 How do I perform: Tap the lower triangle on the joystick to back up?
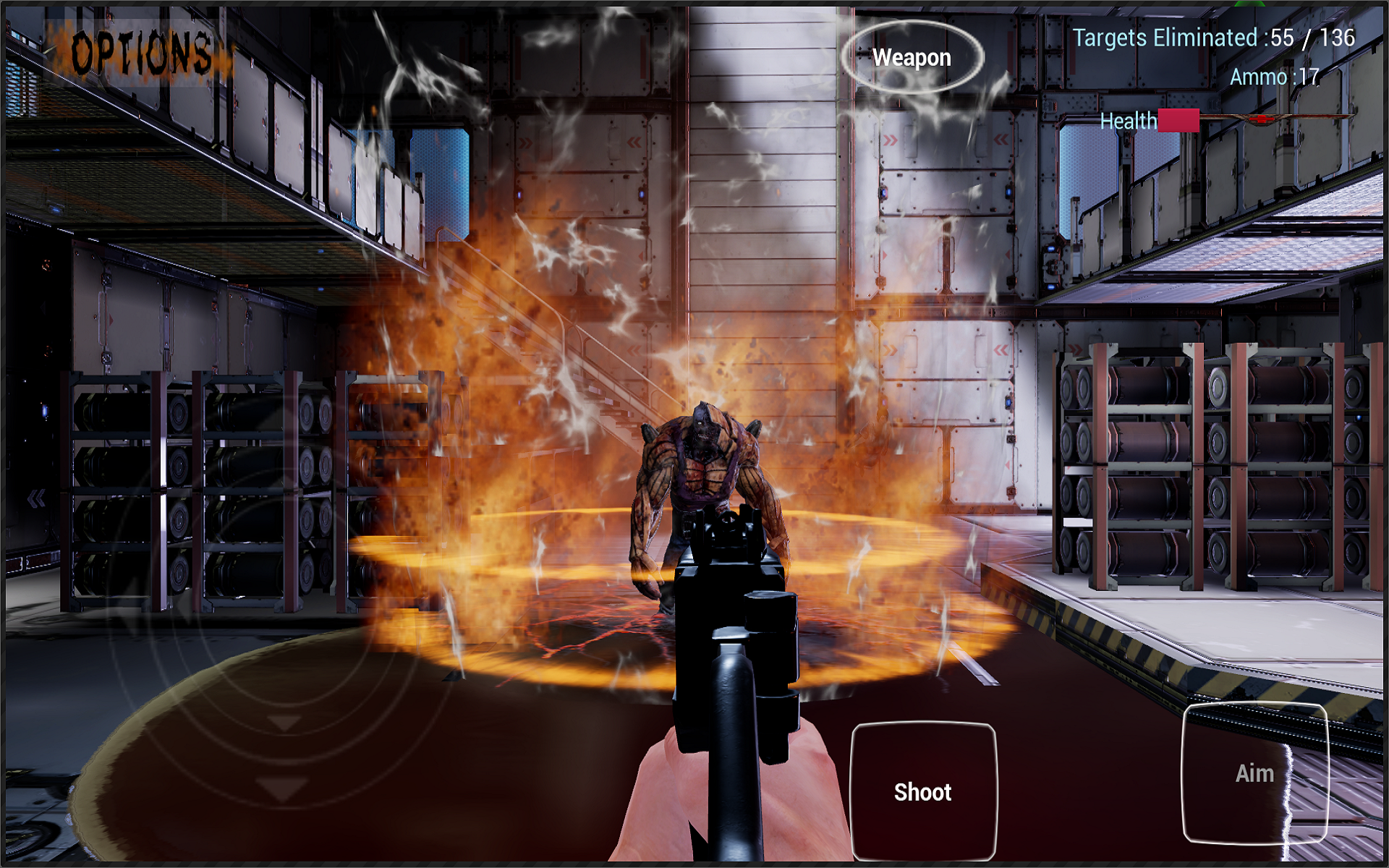tap(284, 788)
